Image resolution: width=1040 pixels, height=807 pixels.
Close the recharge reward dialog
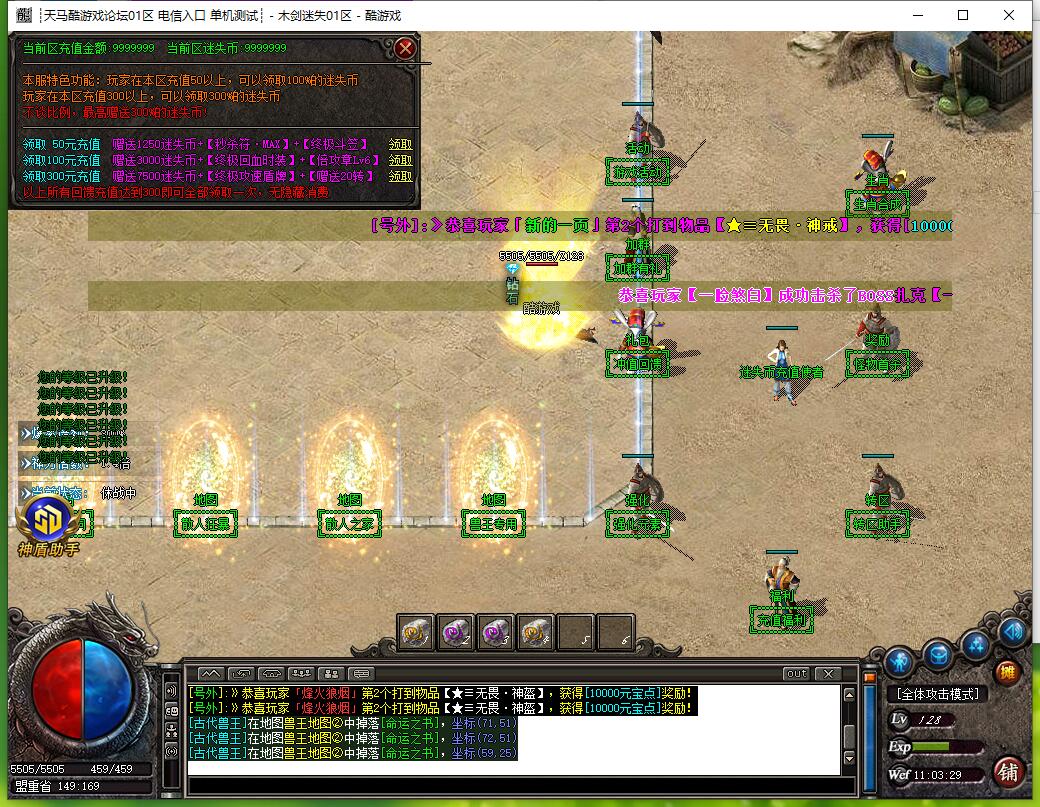pos(404,48)
